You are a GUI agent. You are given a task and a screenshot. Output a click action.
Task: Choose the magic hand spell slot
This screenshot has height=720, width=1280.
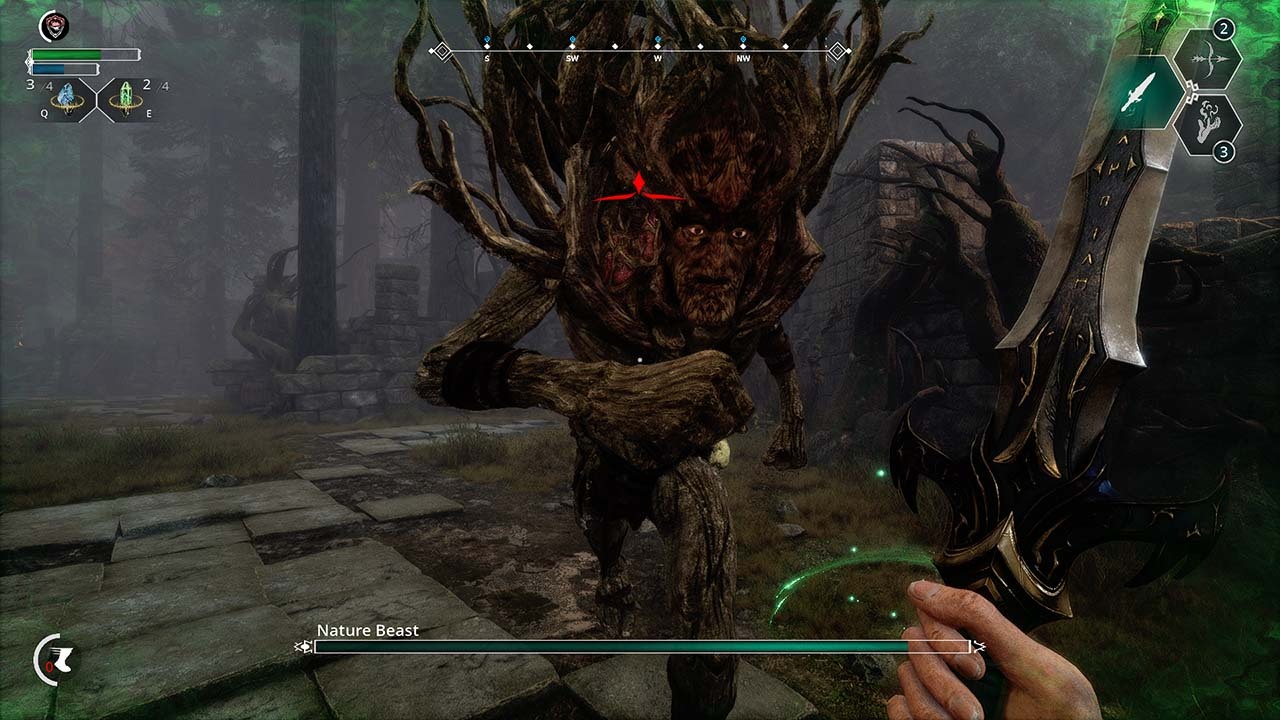(1206, 124)
